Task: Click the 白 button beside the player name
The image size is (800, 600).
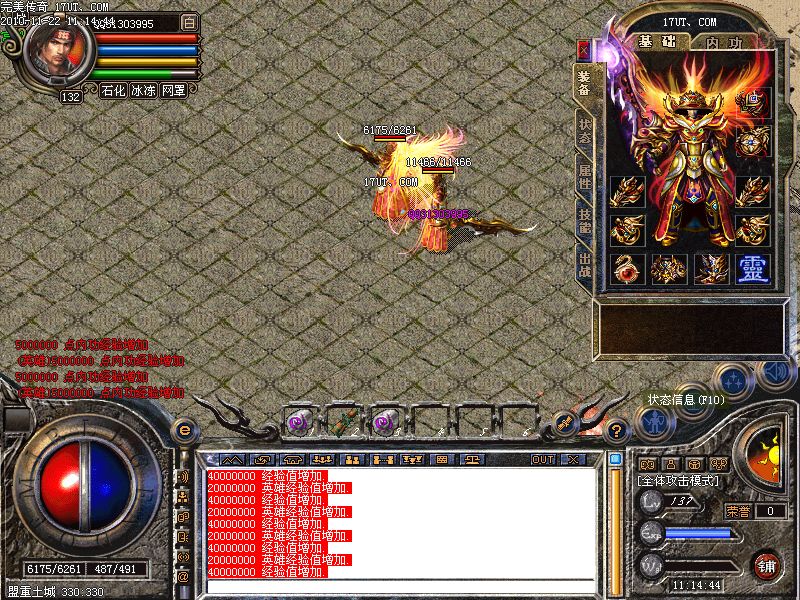Action: pos(189,22)
